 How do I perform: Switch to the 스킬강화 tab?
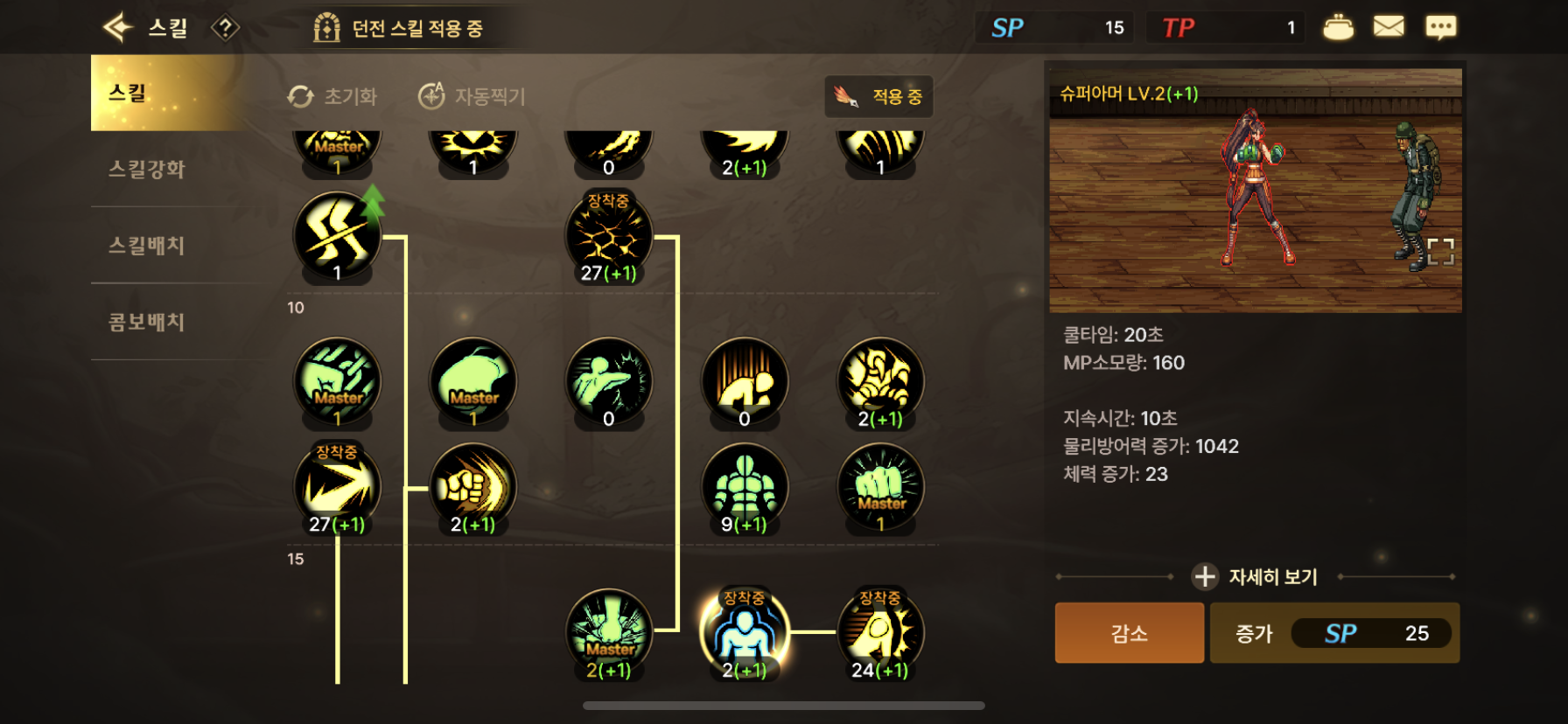tap(147, 170)
